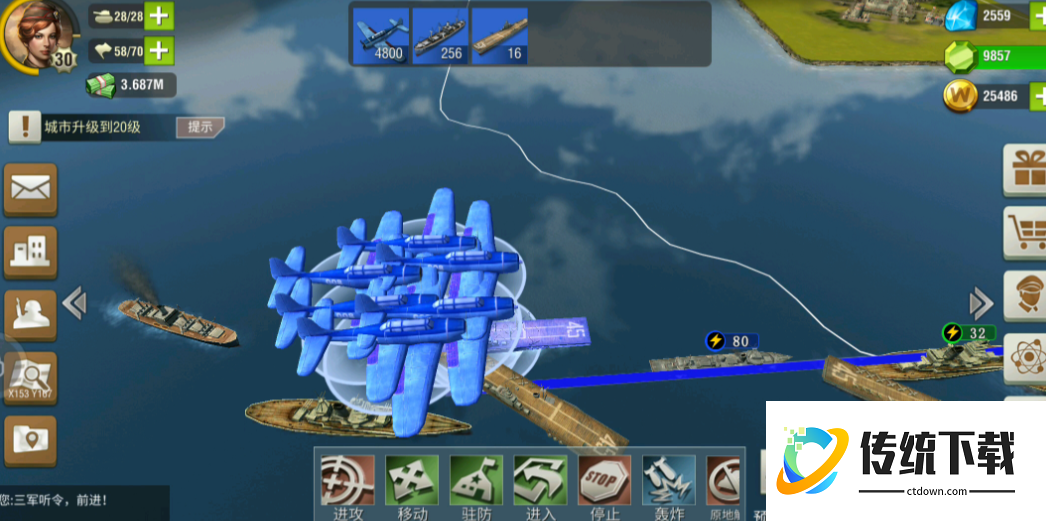
Task: Activate the 驻防 garrison command
Action: click(x=476, y=484)
